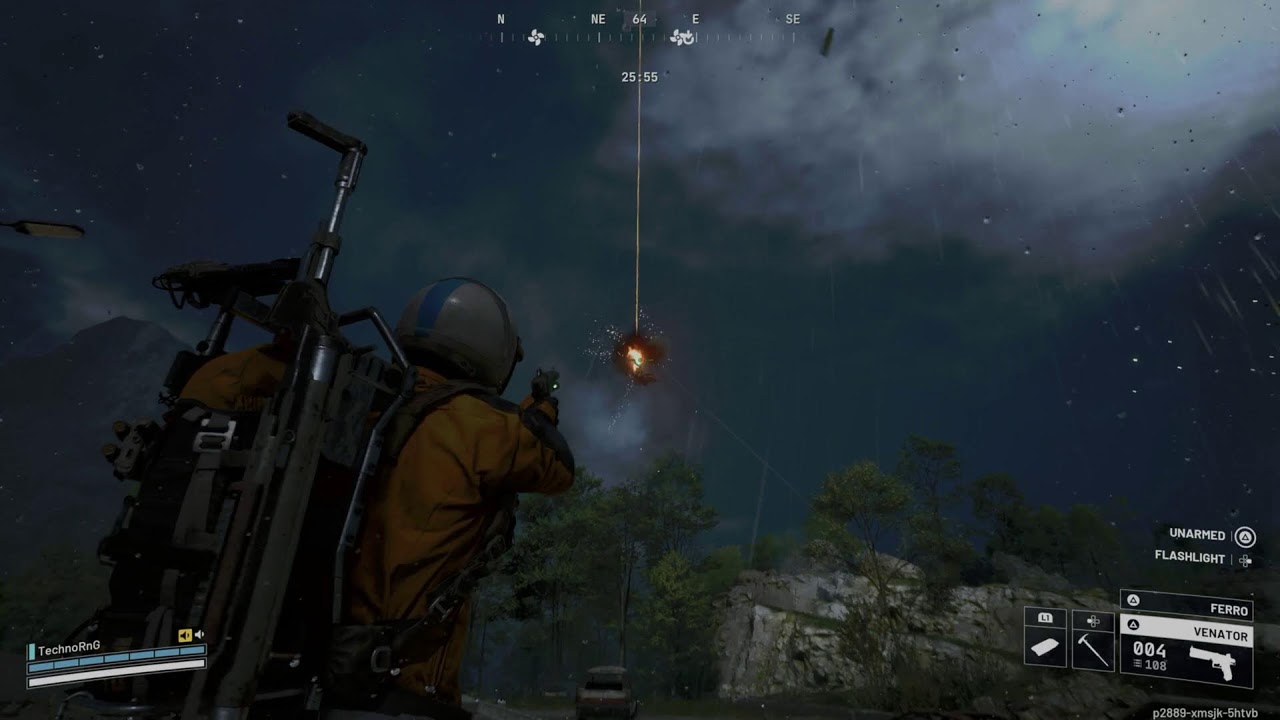Select the pickaxe tool slot
This screenshot has width=1280, height=720.
click(x=1093, y=647)
